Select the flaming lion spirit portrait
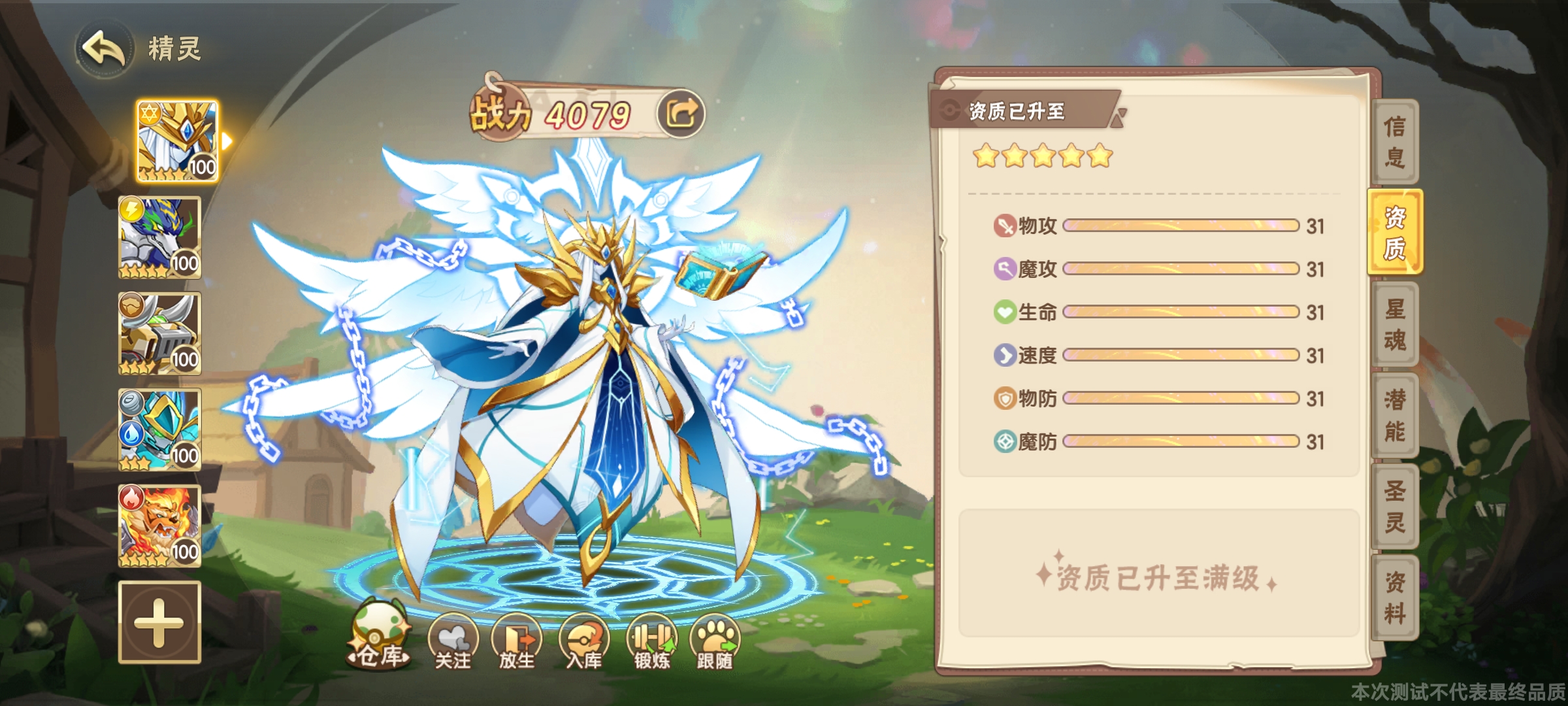The height and width of the screenshot is (706, 1568). tap(159, 526)
